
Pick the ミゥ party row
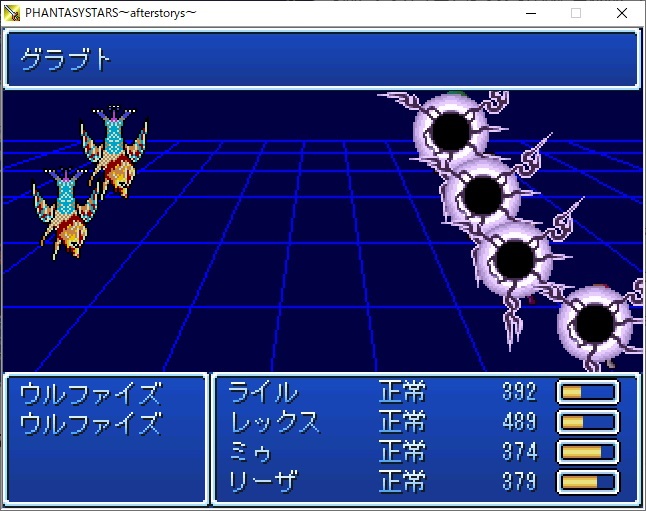[x=251, y=452]
